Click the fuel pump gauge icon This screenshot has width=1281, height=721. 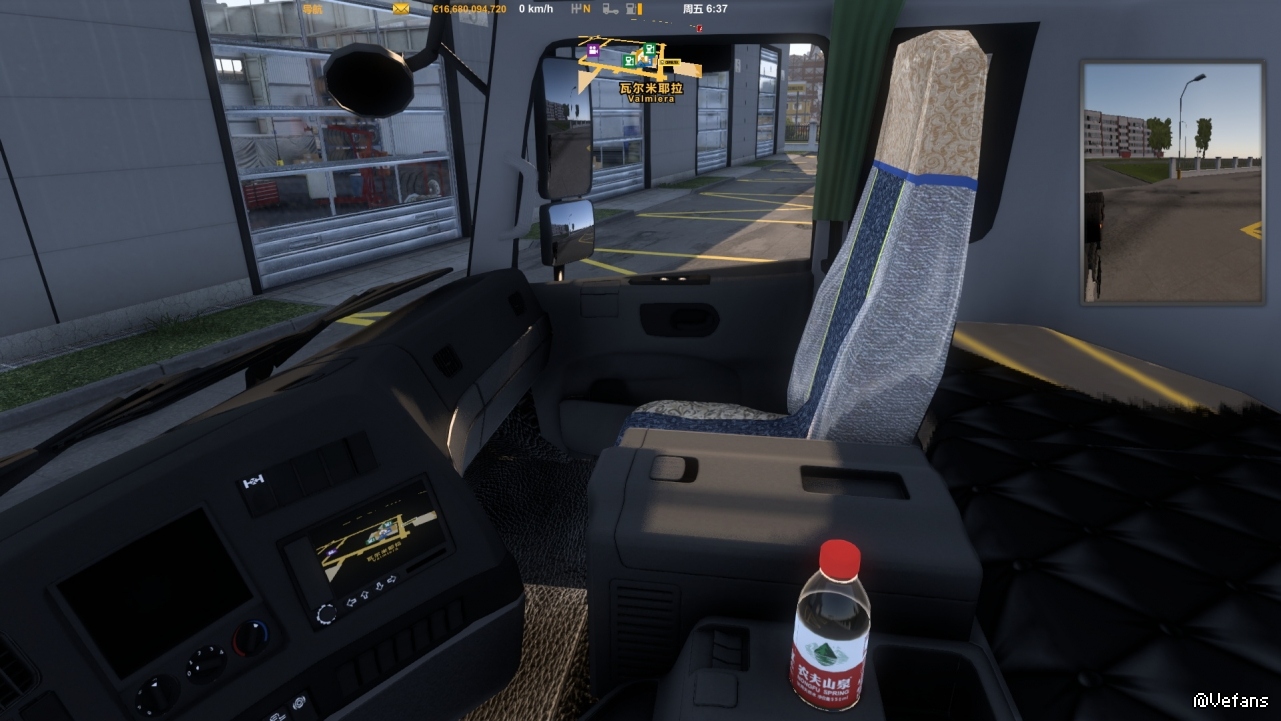click(x=633, y=9)
